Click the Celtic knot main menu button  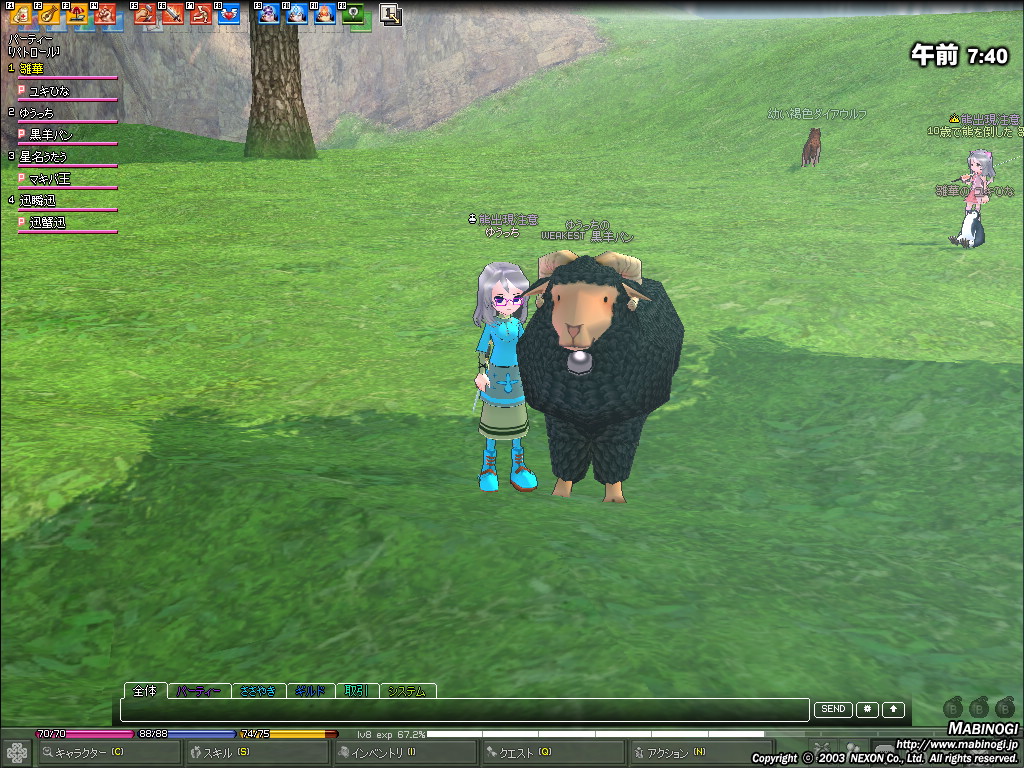tap(17, 753)
